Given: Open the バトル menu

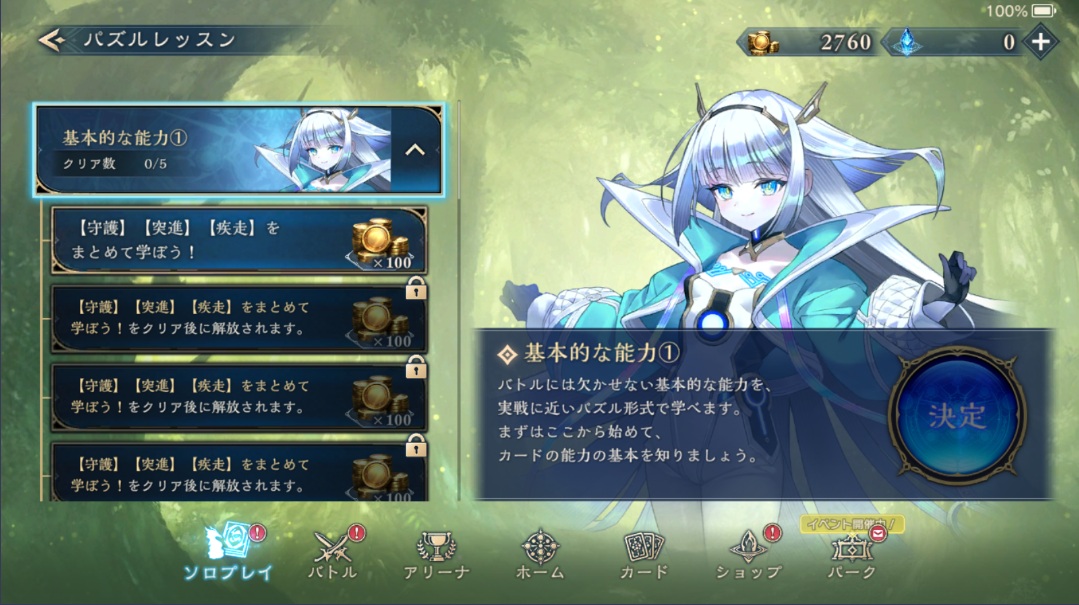Looking at the screenshot, I should pyautogui.click(x=335, y=553).
